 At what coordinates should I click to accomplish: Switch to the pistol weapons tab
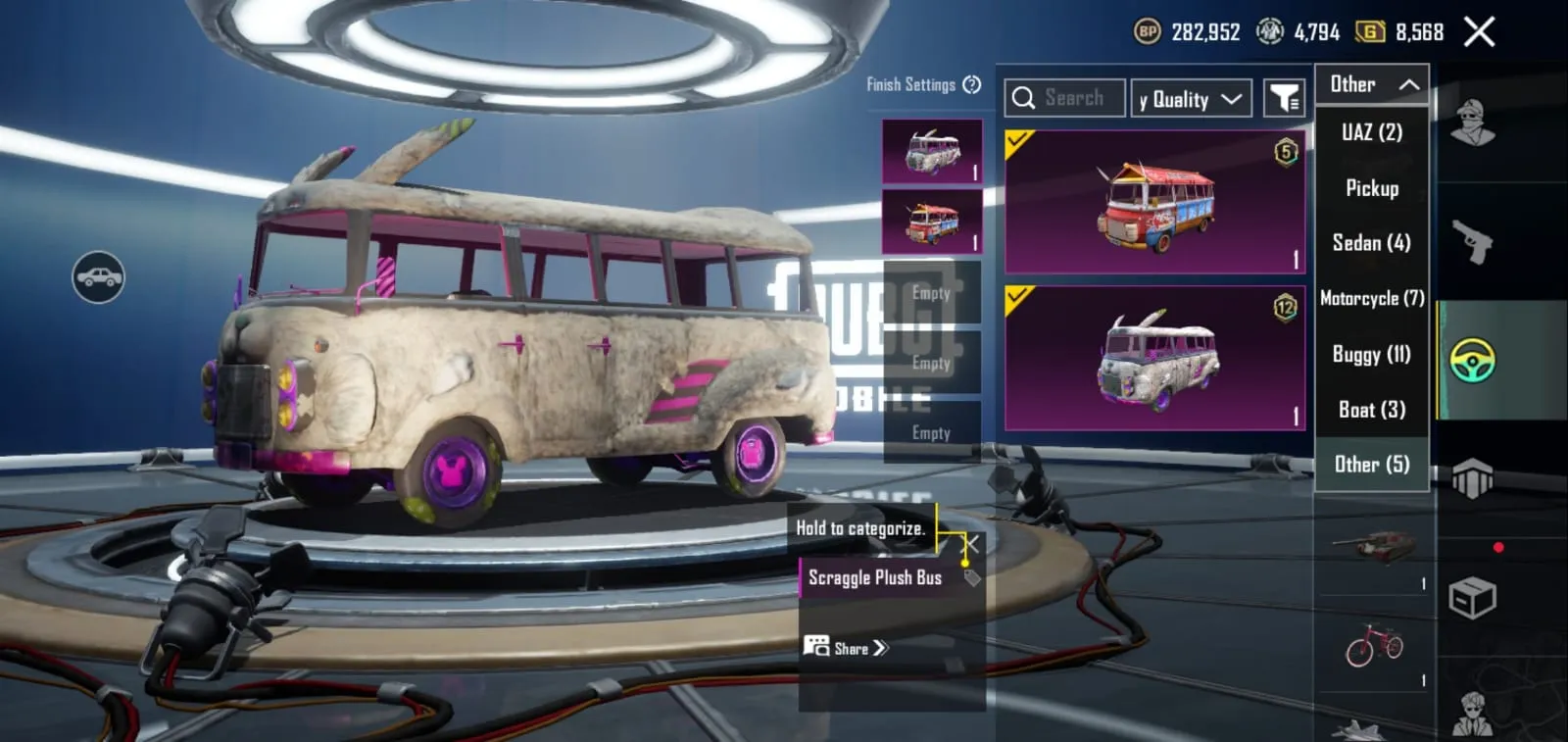tap(1472, 241)
